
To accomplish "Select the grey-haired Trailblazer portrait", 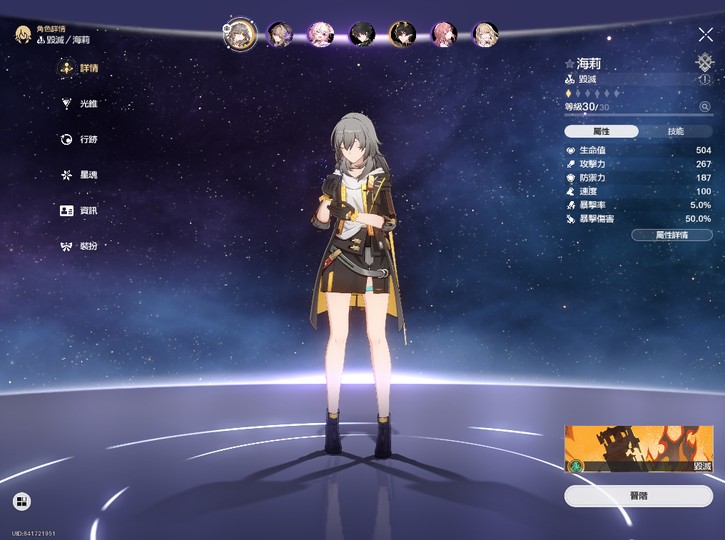I will point(243,35).
